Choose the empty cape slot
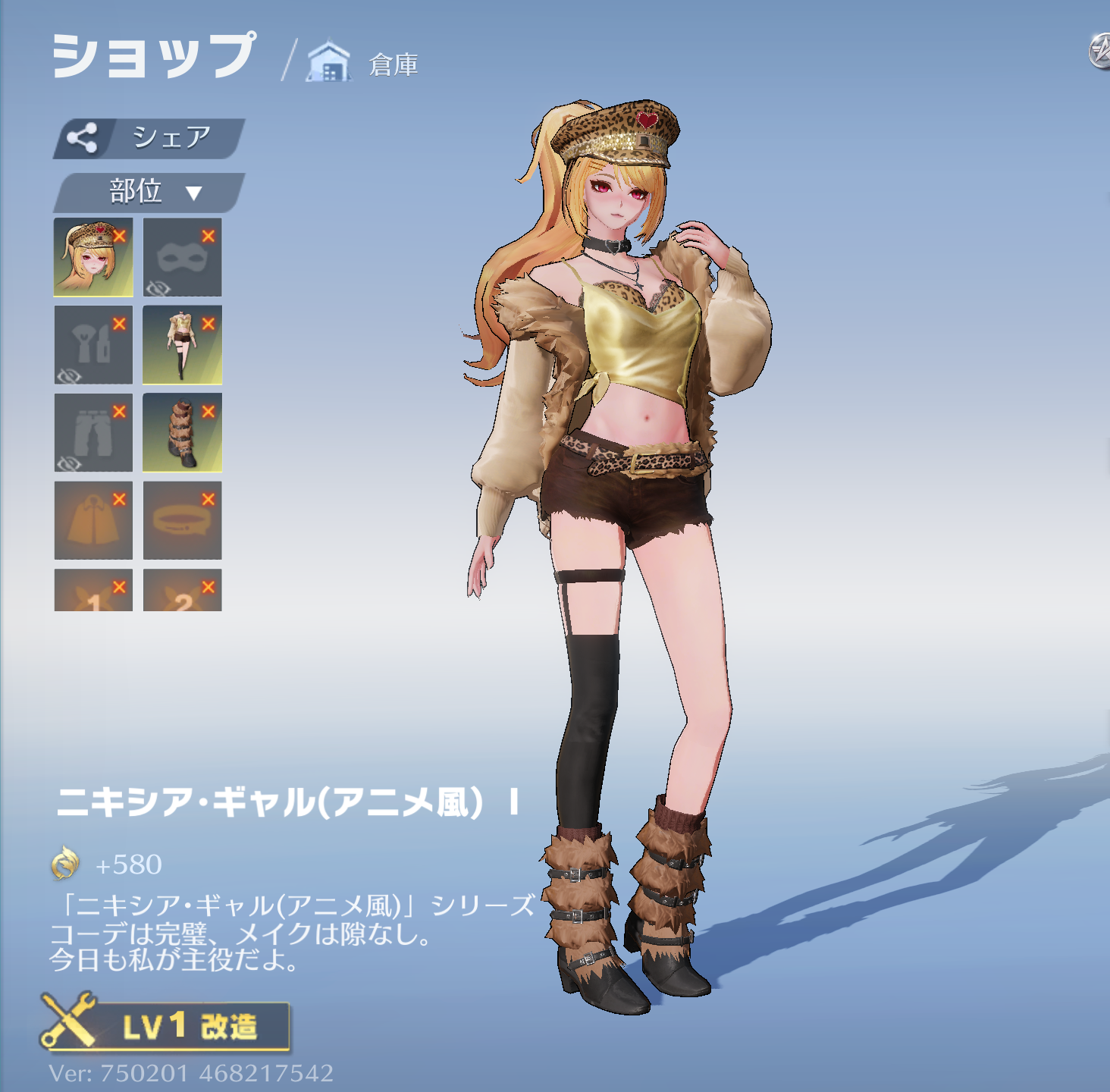 point(91,522)
